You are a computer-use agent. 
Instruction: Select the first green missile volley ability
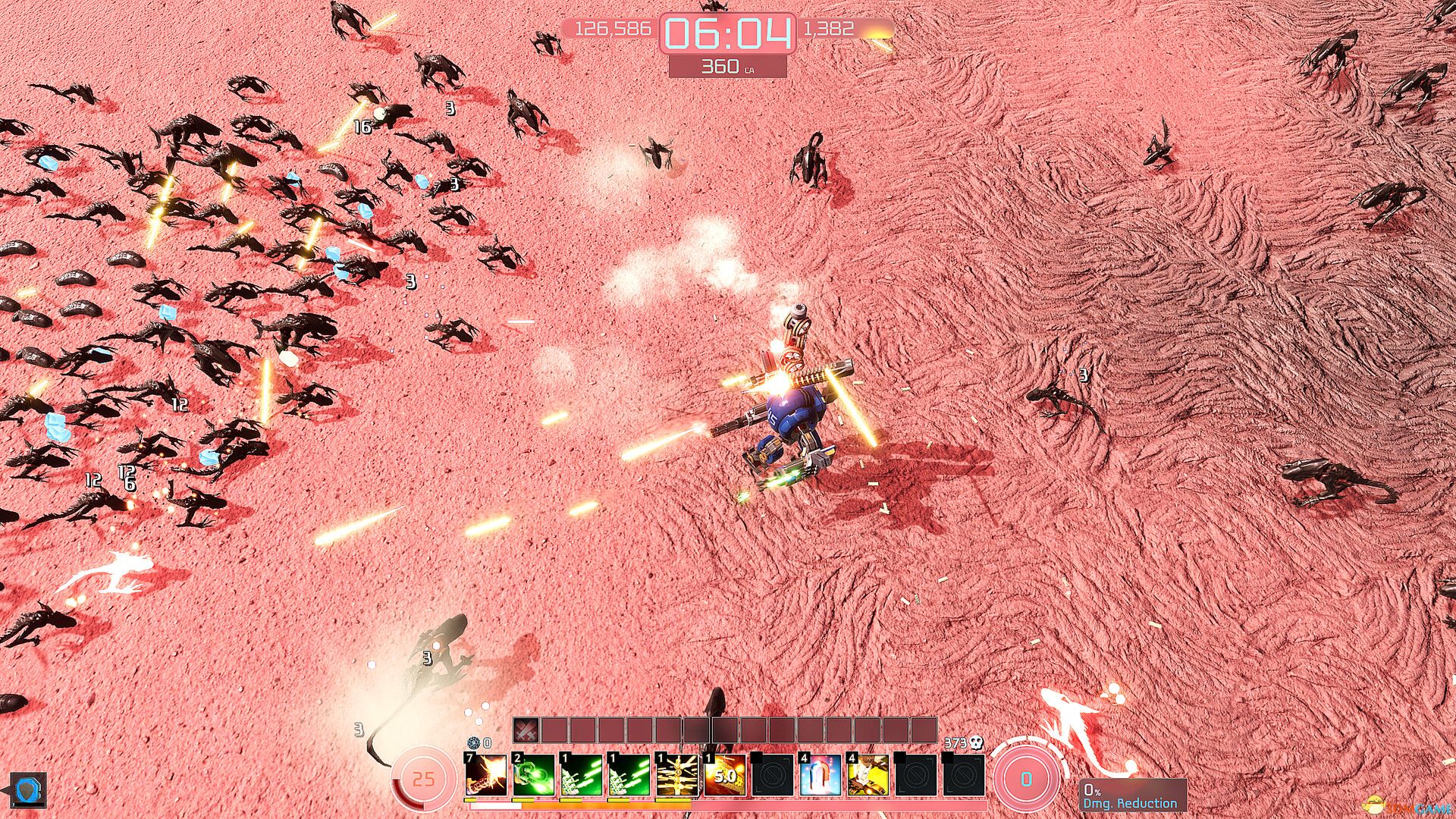(582, 775)
